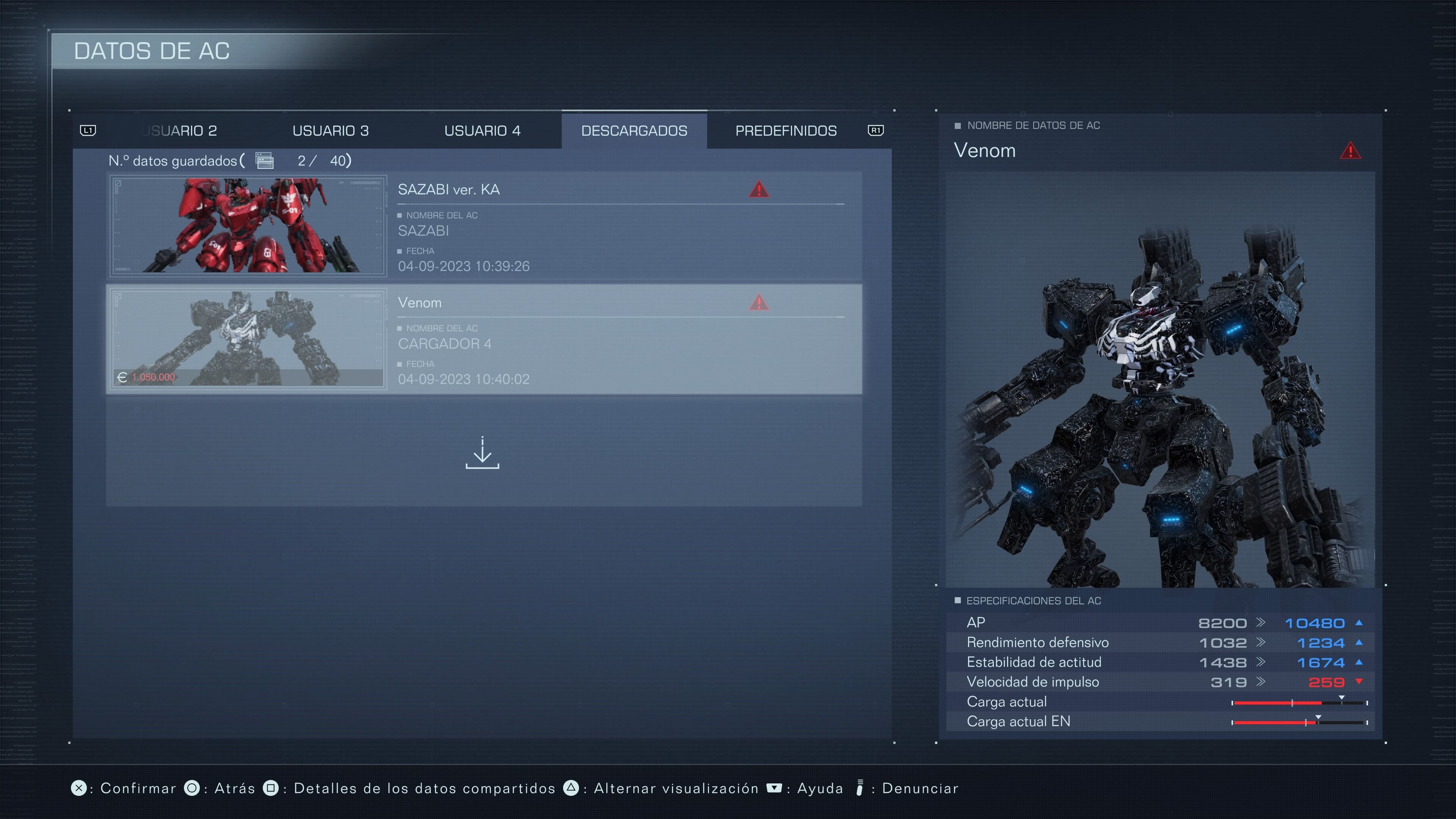Select the DESCARGADOS tab
Screen dimensions: 1456x819
[634, 130]
